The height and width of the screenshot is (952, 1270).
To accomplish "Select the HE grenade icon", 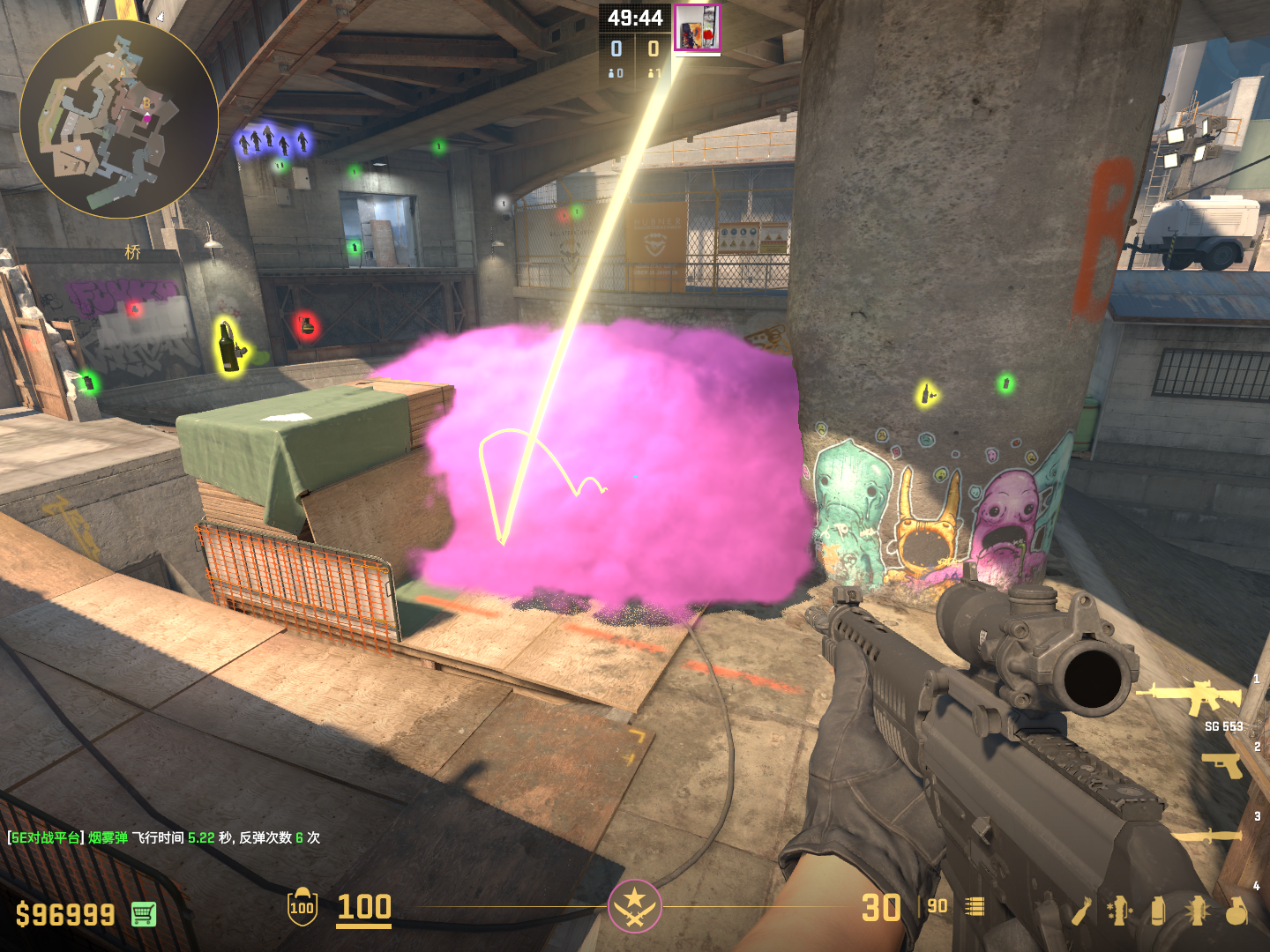I will click(1236, 911).
